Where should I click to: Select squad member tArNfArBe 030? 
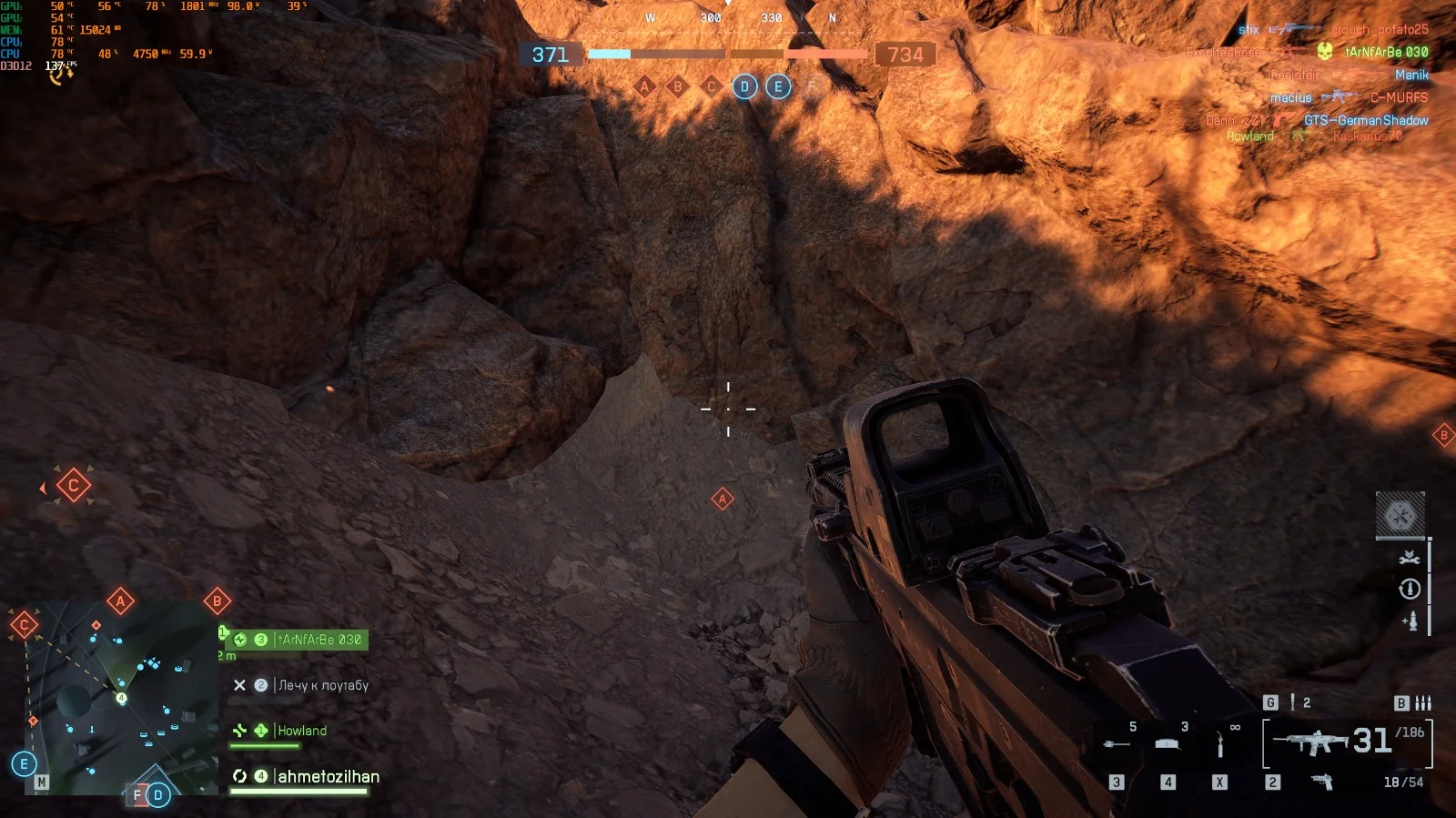click(318, 640)
